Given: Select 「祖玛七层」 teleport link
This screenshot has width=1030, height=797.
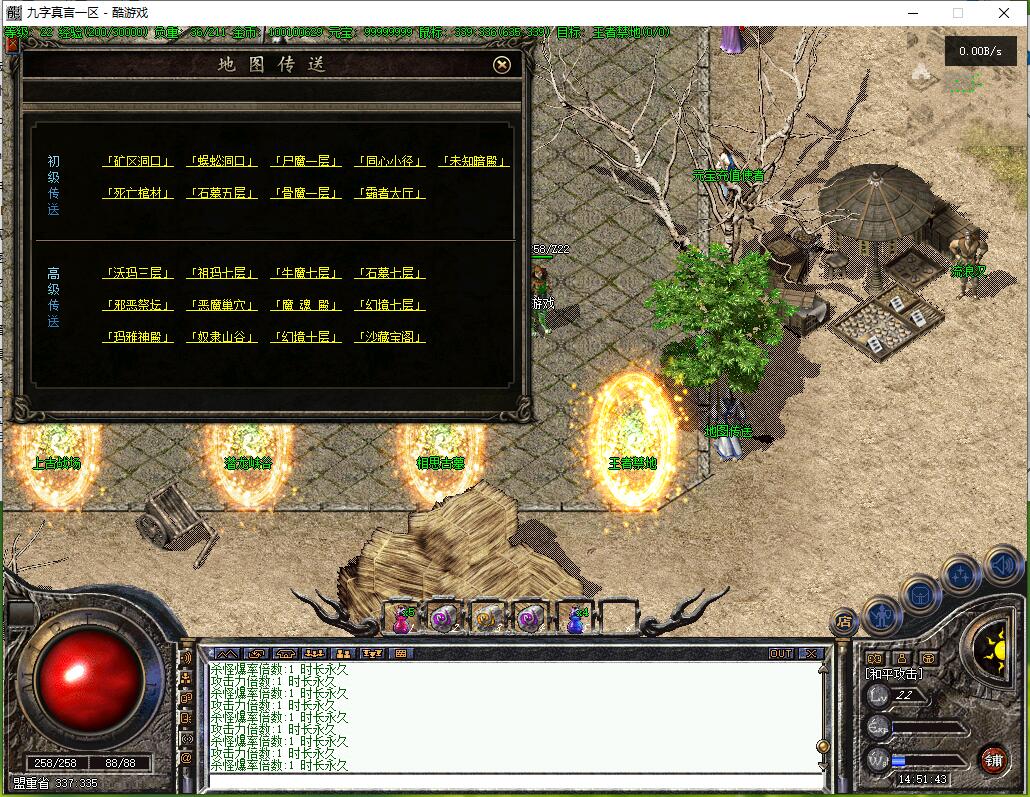Looking at the screenshot, I should pyautogui.click(x=221, y=273).
